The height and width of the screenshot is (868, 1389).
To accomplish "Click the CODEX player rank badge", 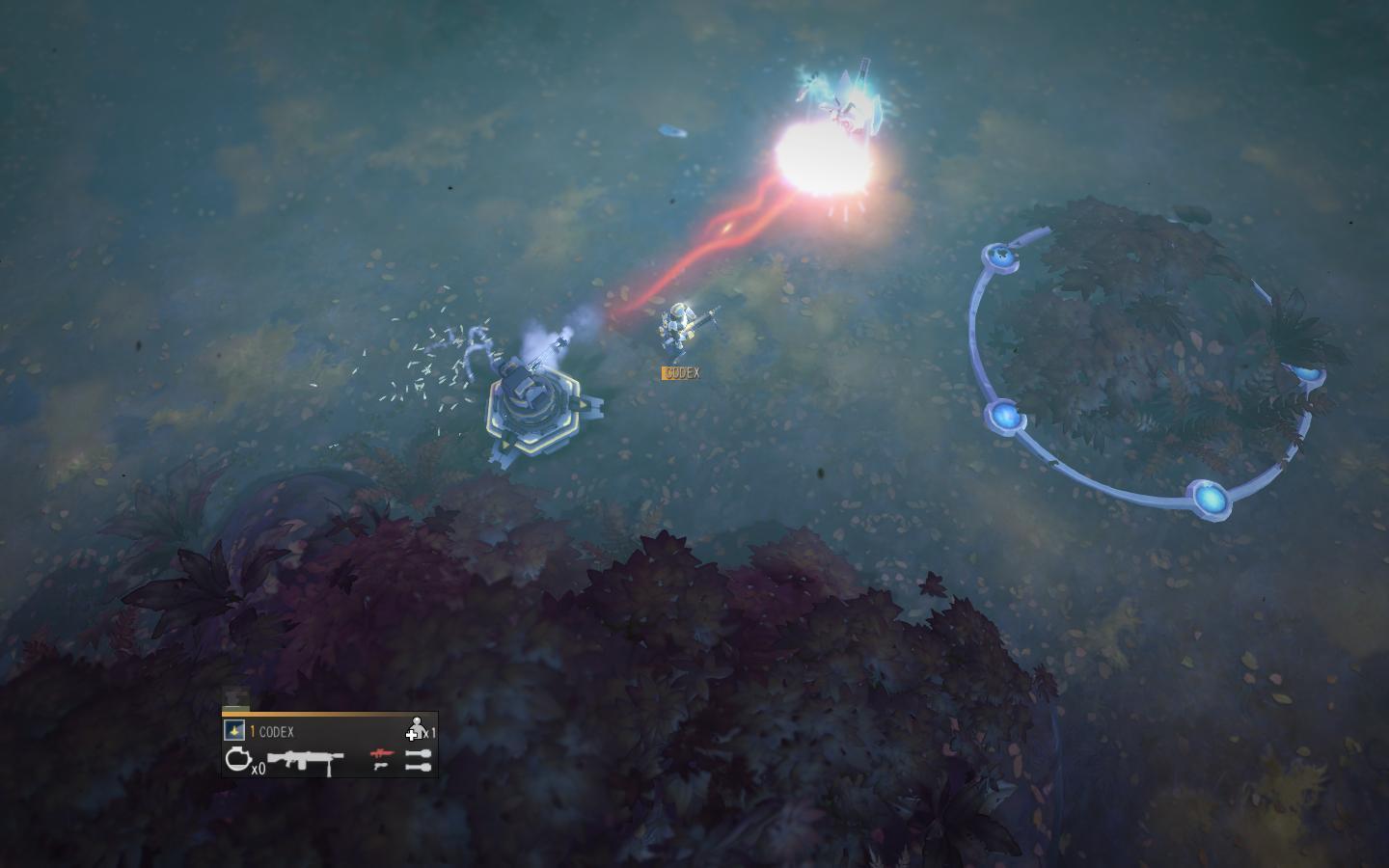I will [x=233, y=731].
